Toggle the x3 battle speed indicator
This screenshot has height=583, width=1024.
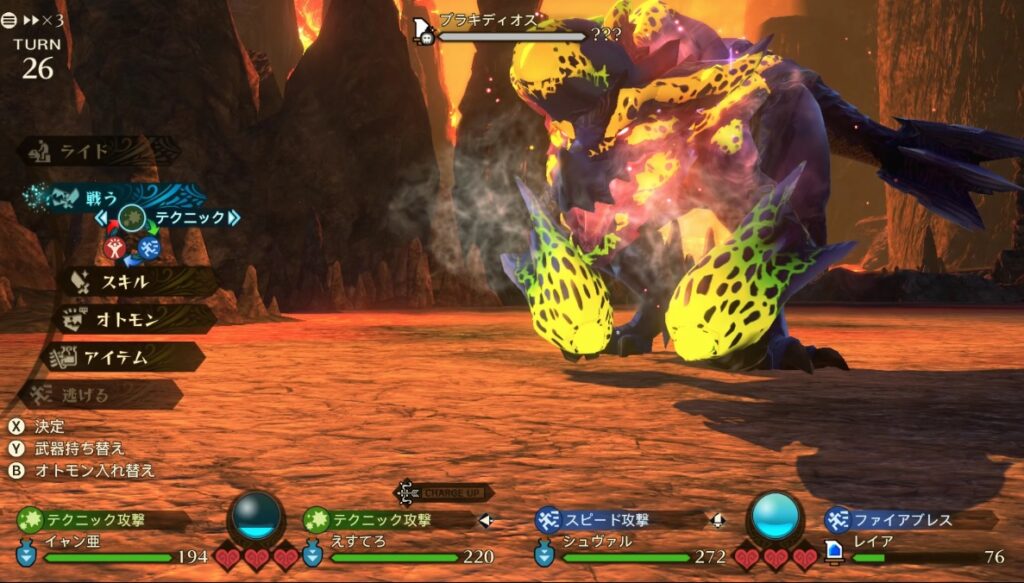coord(46,19)
